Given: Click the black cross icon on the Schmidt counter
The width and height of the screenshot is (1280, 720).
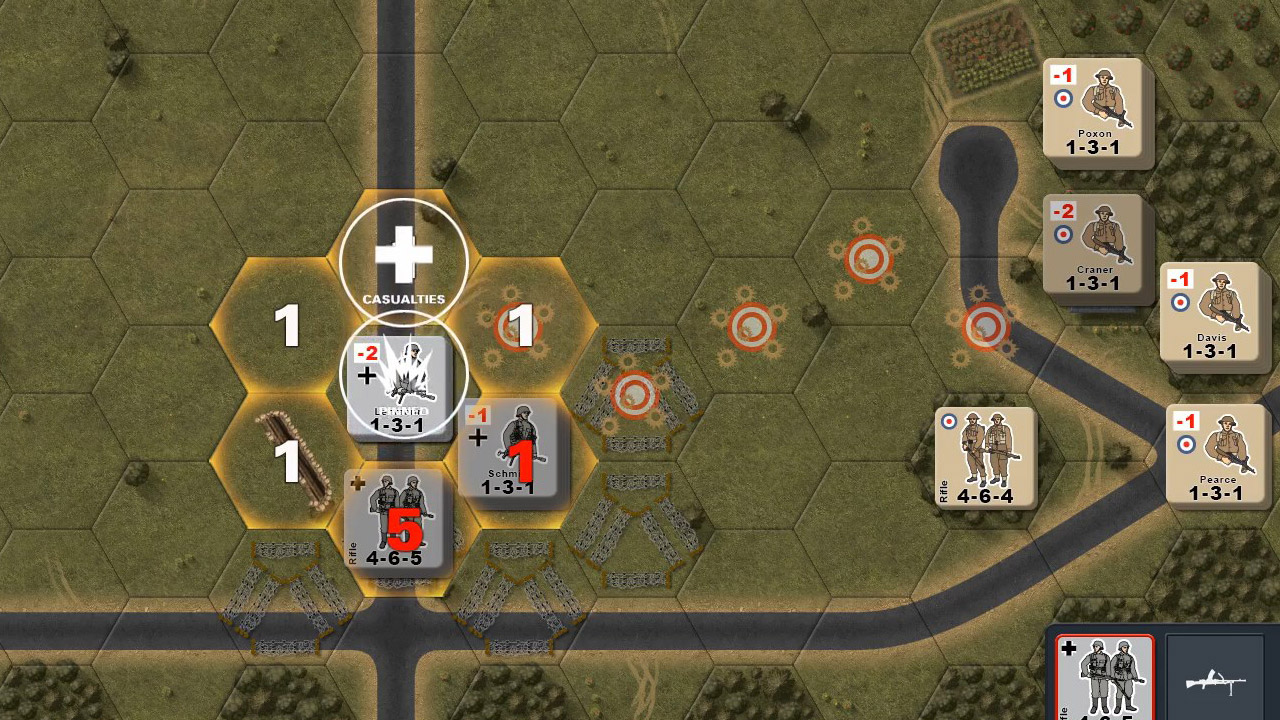Looking at the screenshot, I should [477, 437].
